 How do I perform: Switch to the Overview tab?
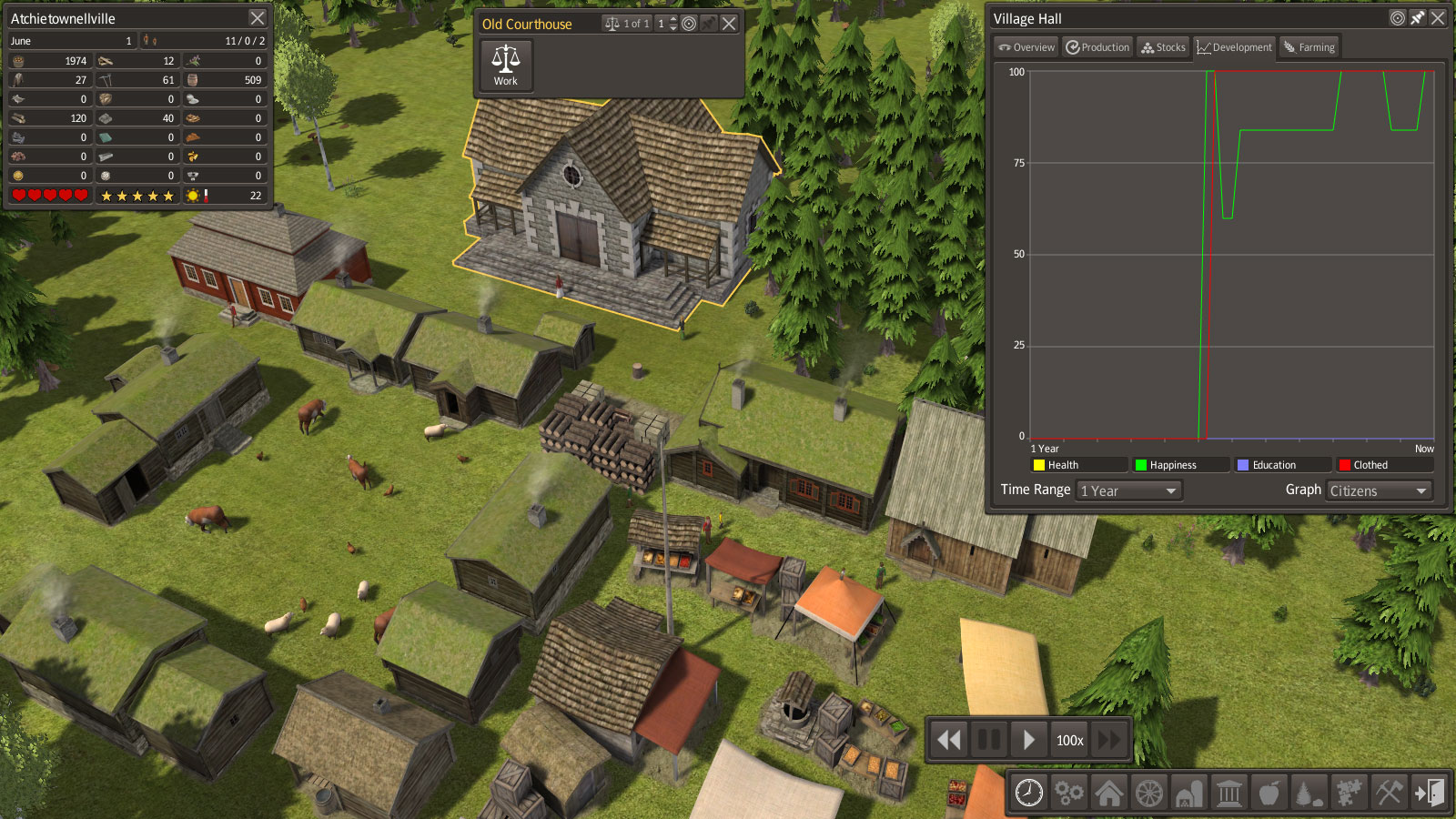click(x=1026, y=47)
